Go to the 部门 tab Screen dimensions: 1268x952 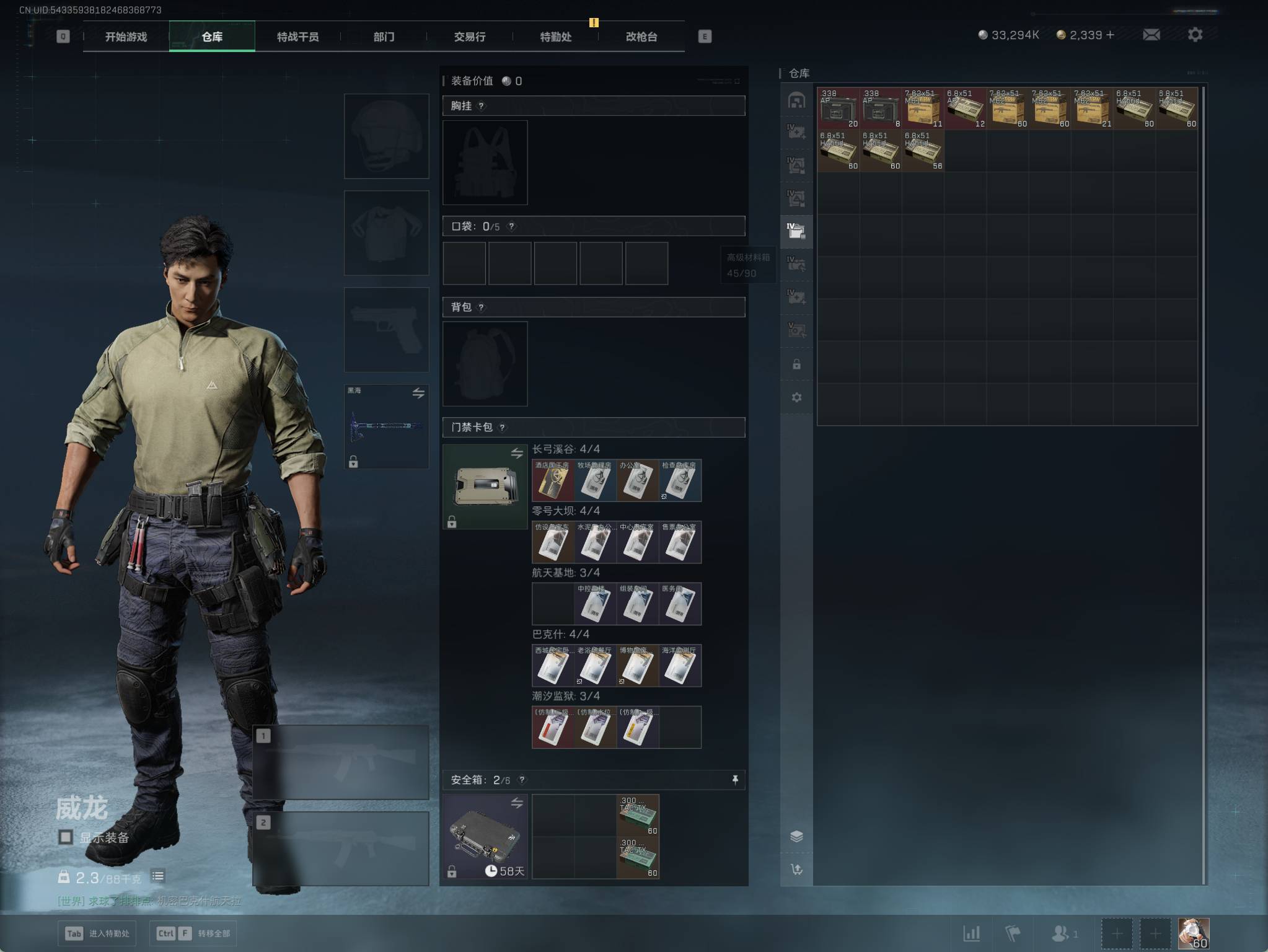(x=384, y=37)
